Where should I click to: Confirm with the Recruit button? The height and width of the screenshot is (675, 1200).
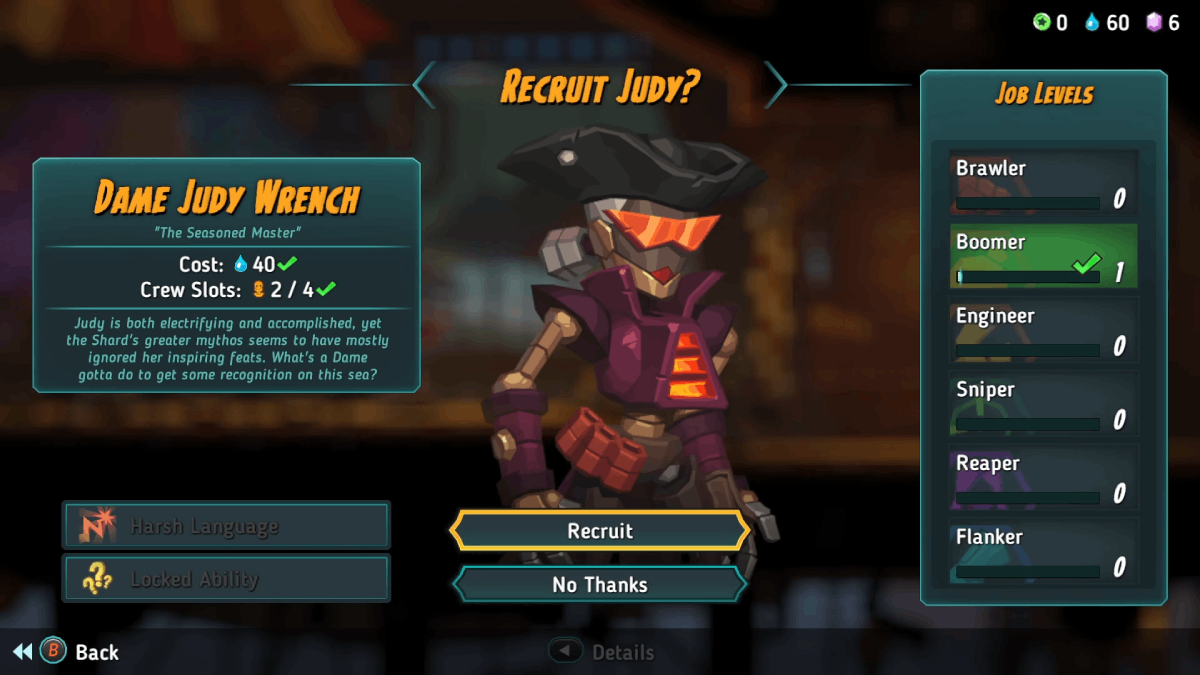[600, 531]
